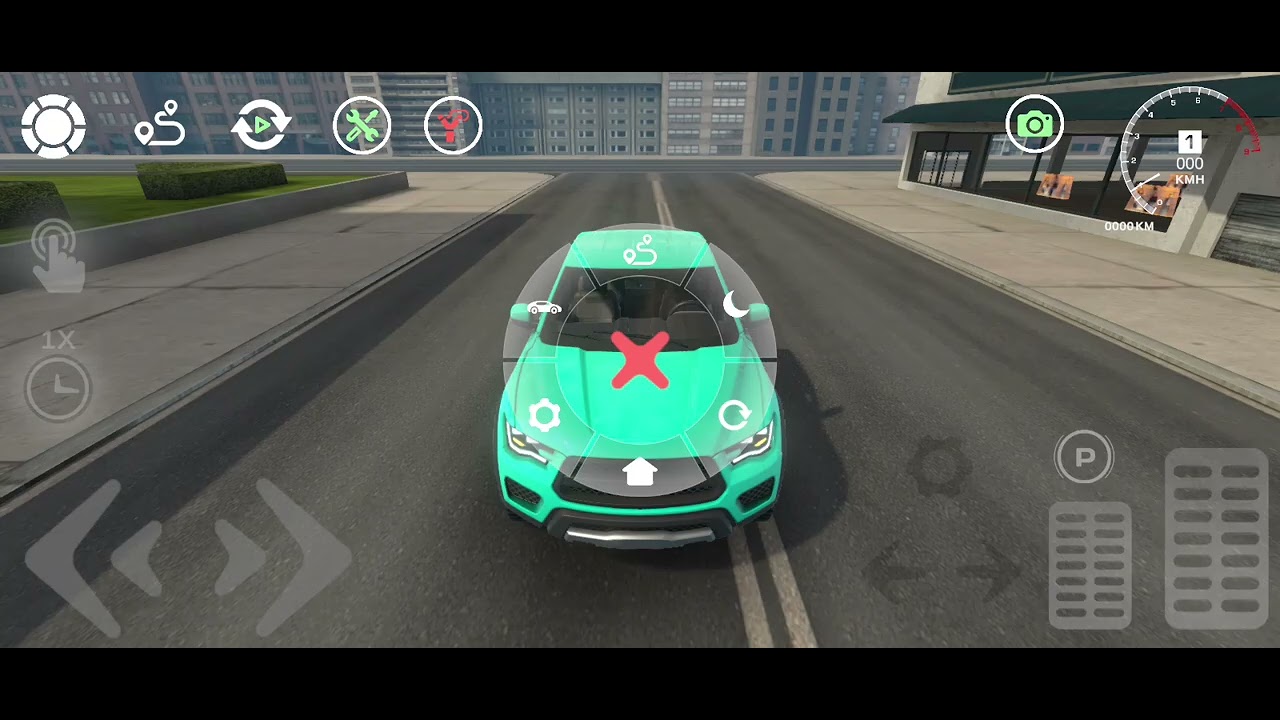Open the lifebuoy-shaped main menu icon
This screenshot has width=1280, height=720.
(54, 127)
